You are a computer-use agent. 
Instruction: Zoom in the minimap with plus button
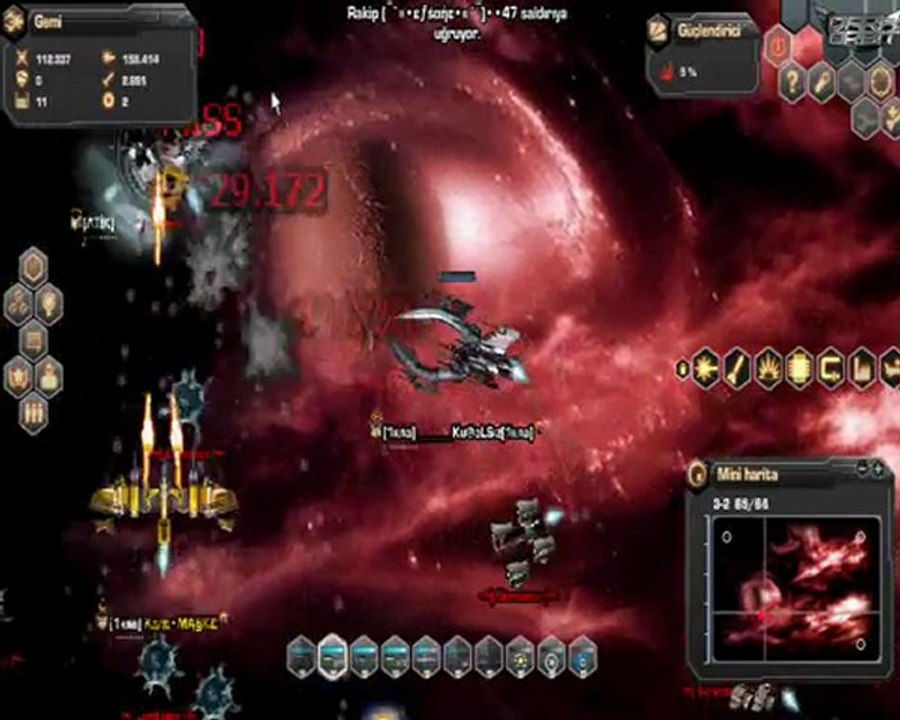click(x=877, y=468)
